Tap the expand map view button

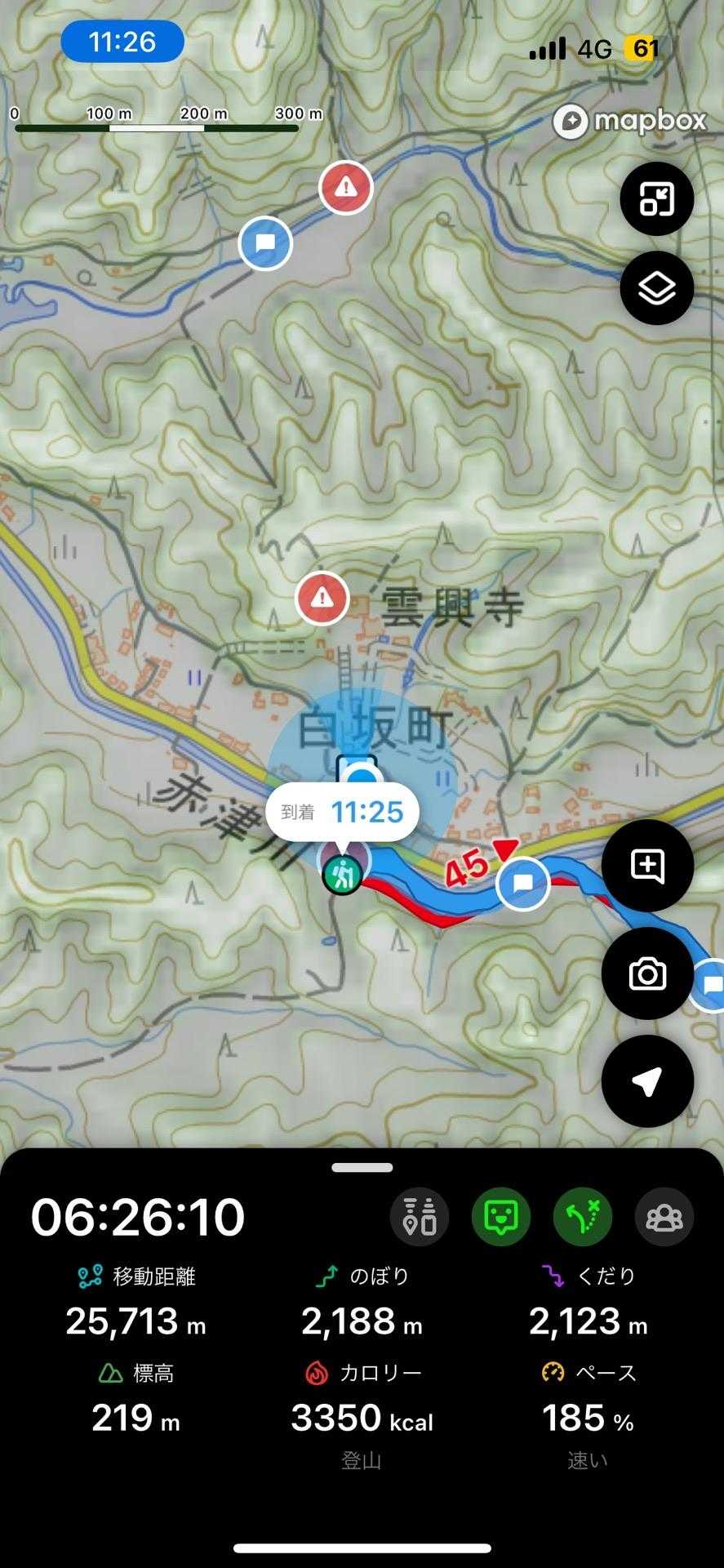coord(656,198)
